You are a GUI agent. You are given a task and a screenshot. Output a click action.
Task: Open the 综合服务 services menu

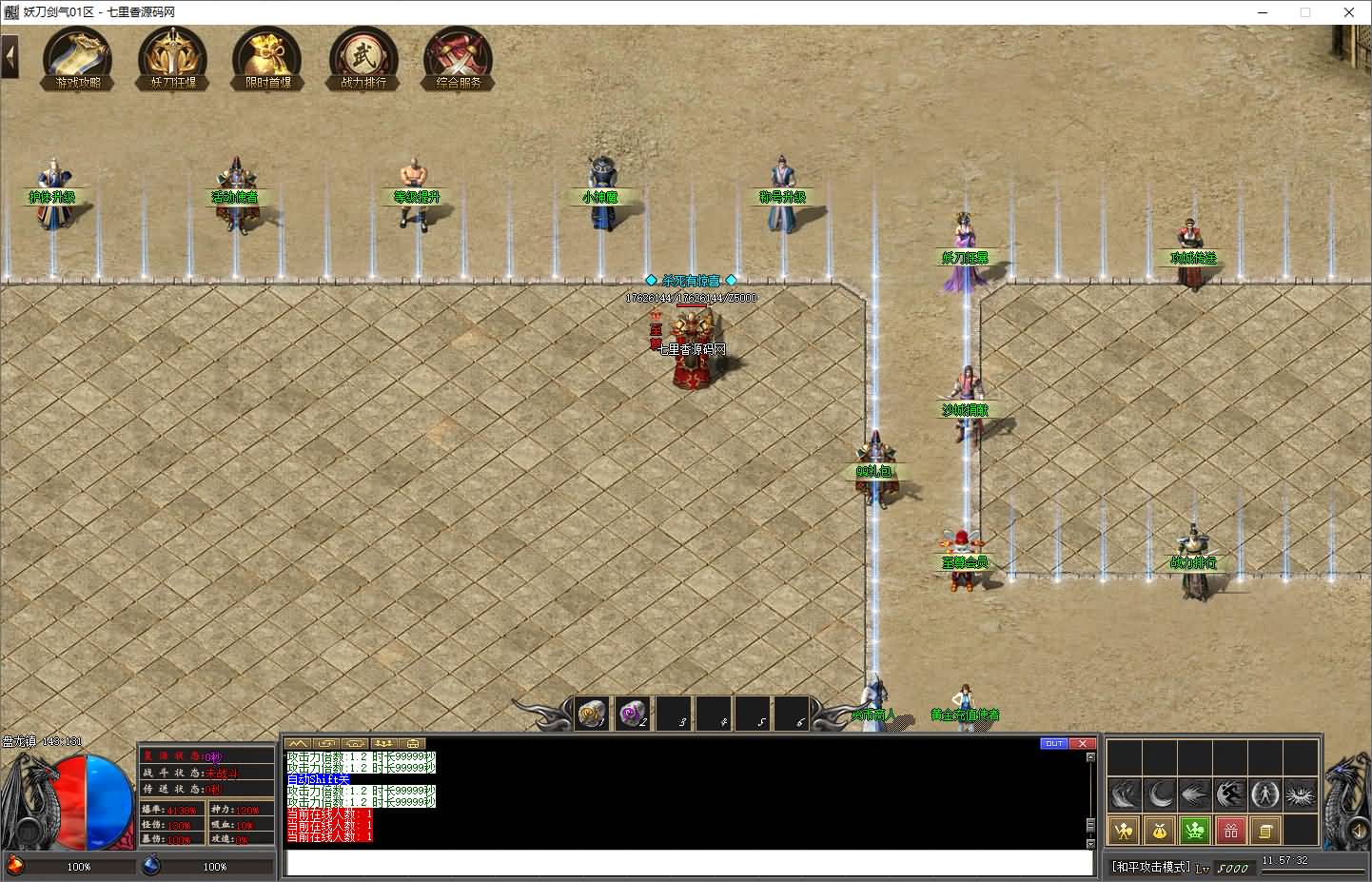[x=459, y=59]
